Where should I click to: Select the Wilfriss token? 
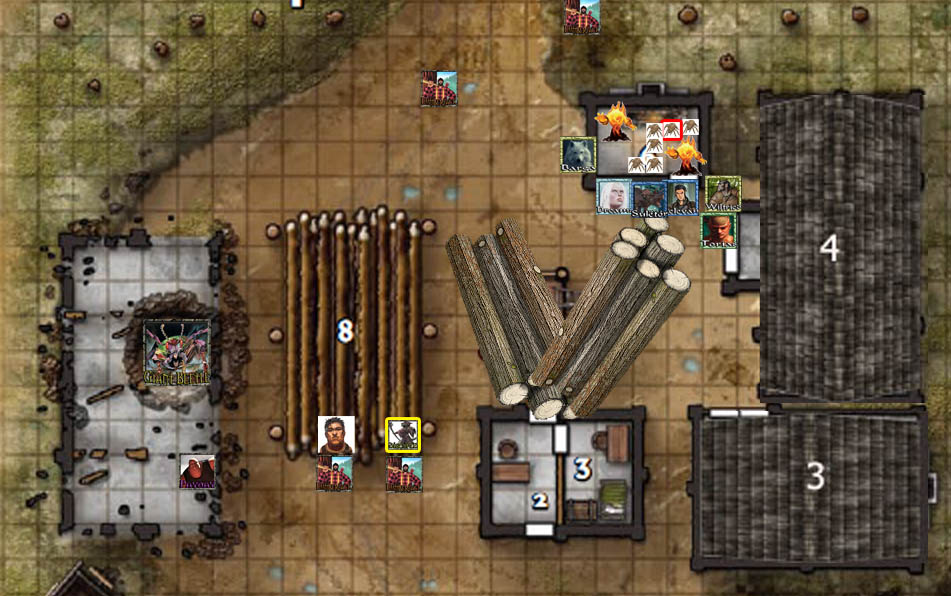(x=723, y=194)
